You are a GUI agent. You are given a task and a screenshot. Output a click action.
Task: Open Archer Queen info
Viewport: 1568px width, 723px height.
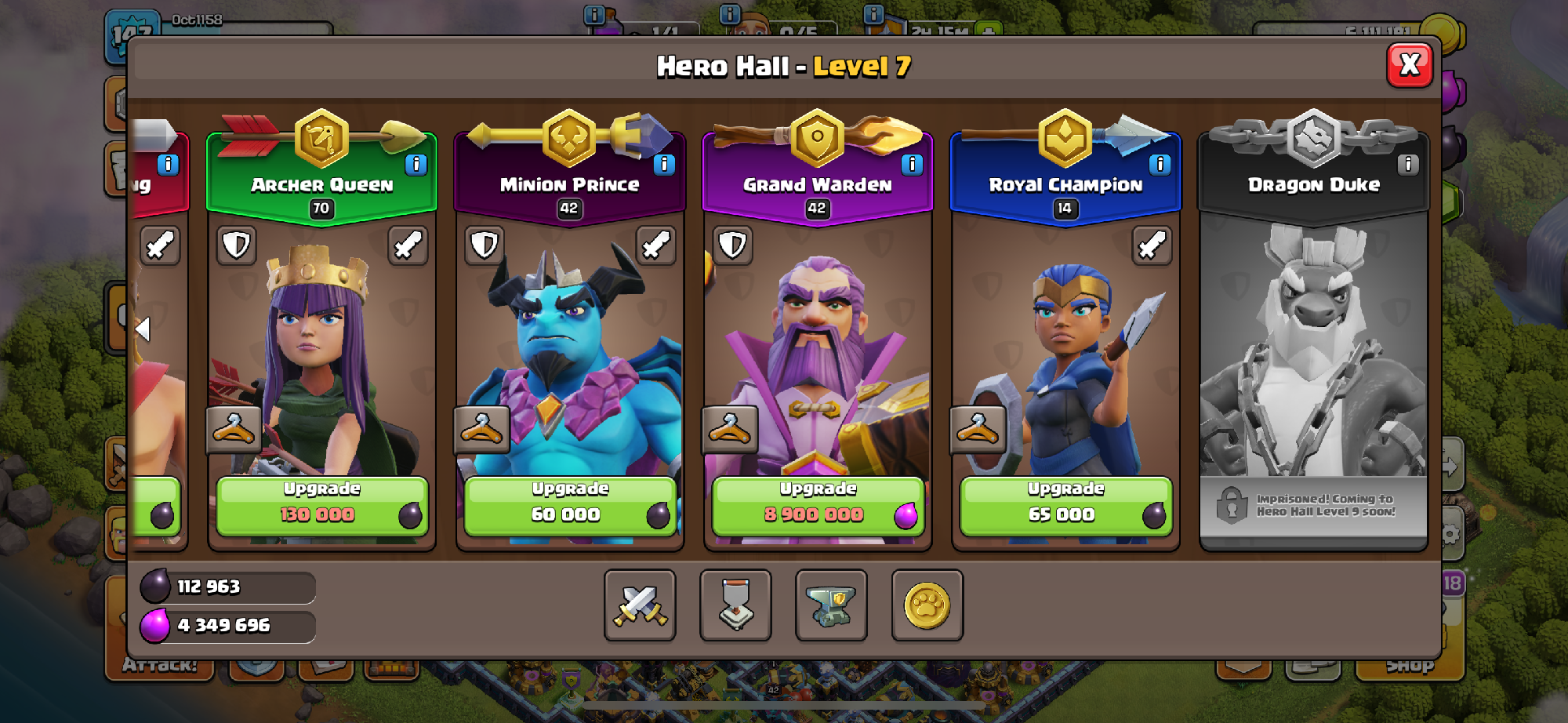point(416,165)
